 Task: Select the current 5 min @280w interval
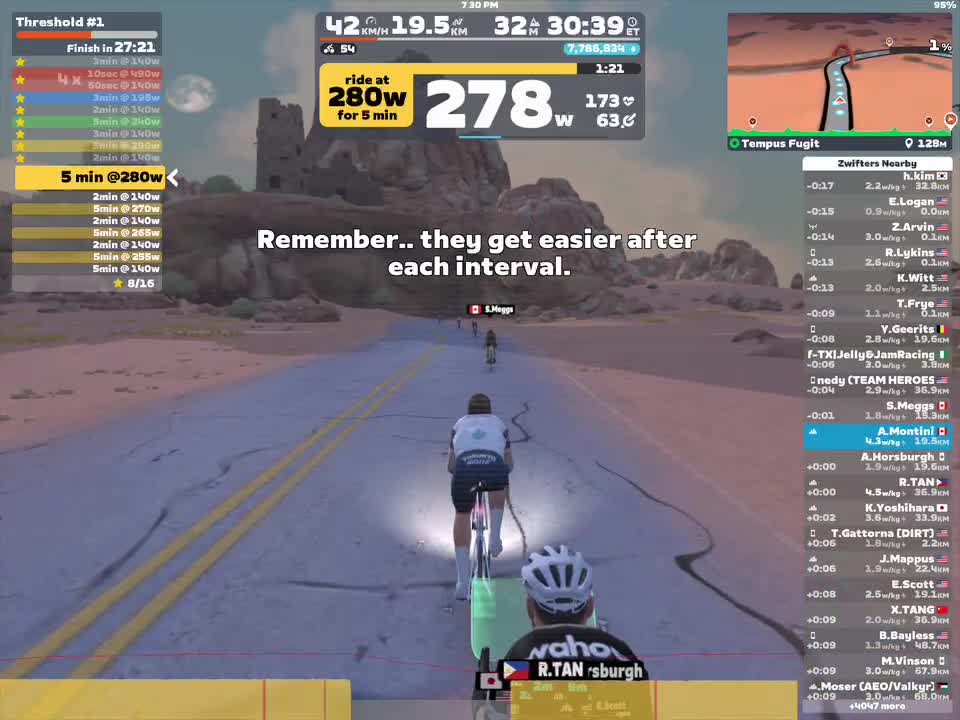(89, 178)
